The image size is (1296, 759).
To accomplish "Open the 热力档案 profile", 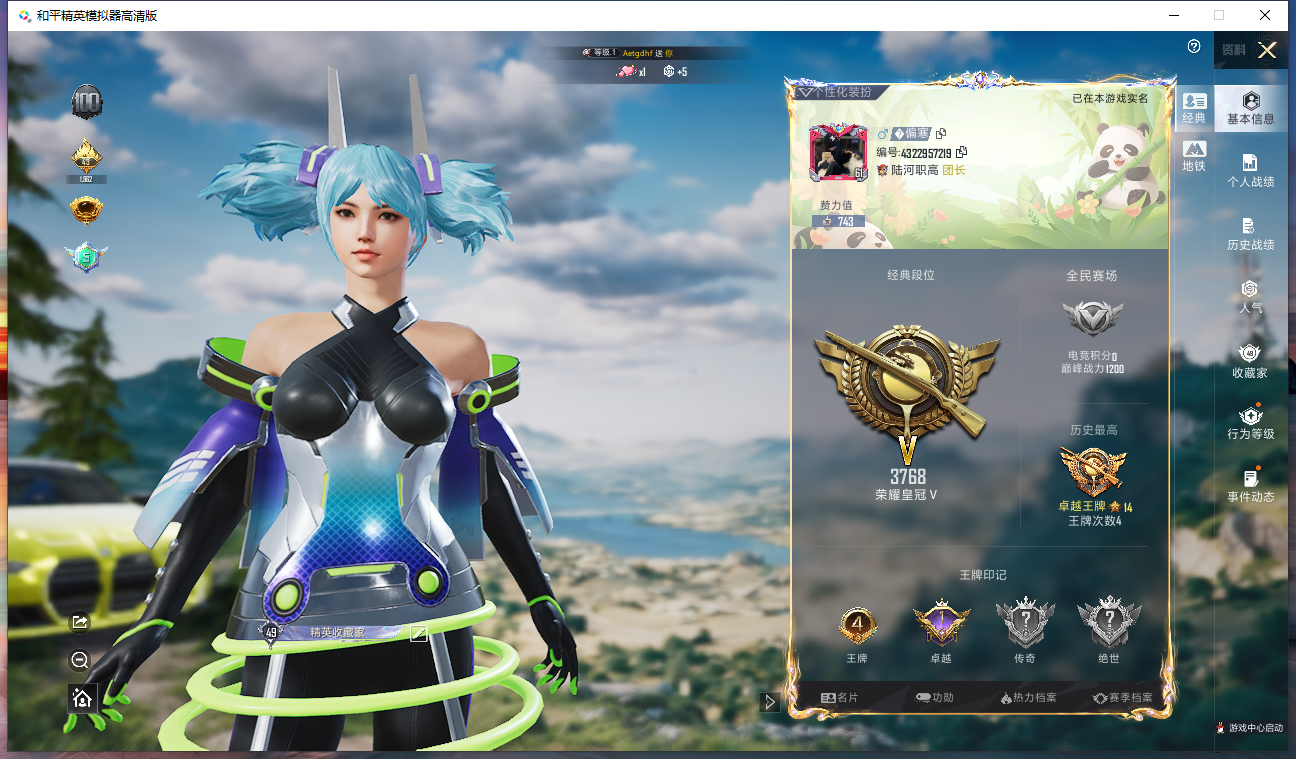I will click(1028, 698).
